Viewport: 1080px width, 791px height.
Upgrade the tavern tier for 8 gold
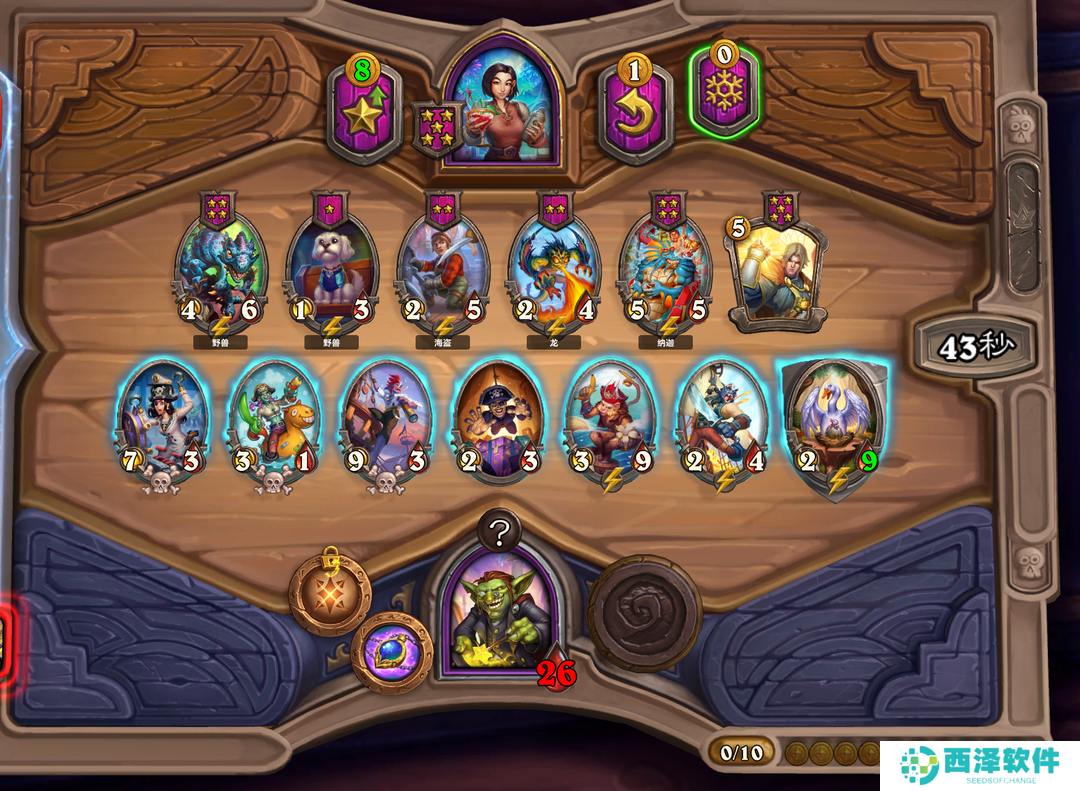[364, 112]
